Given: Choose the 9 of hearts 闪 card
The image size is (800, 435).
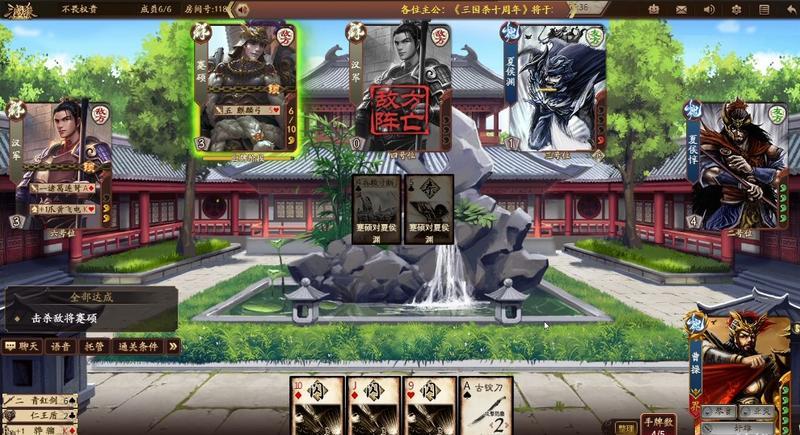Looking at the screenshot, I should tap(430, 406).
